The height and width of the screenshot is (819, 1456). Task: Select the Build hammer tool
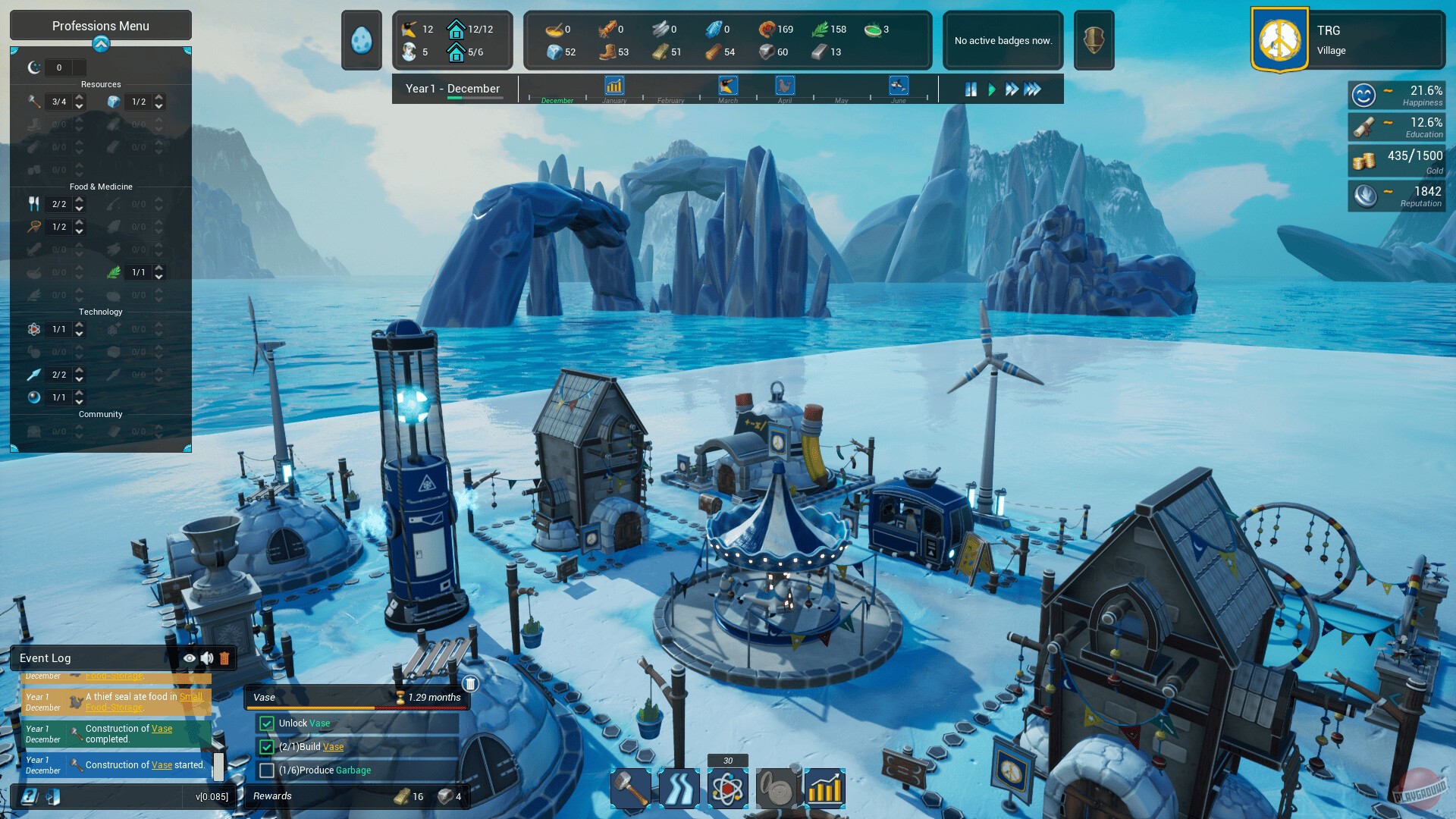[632, 788]
